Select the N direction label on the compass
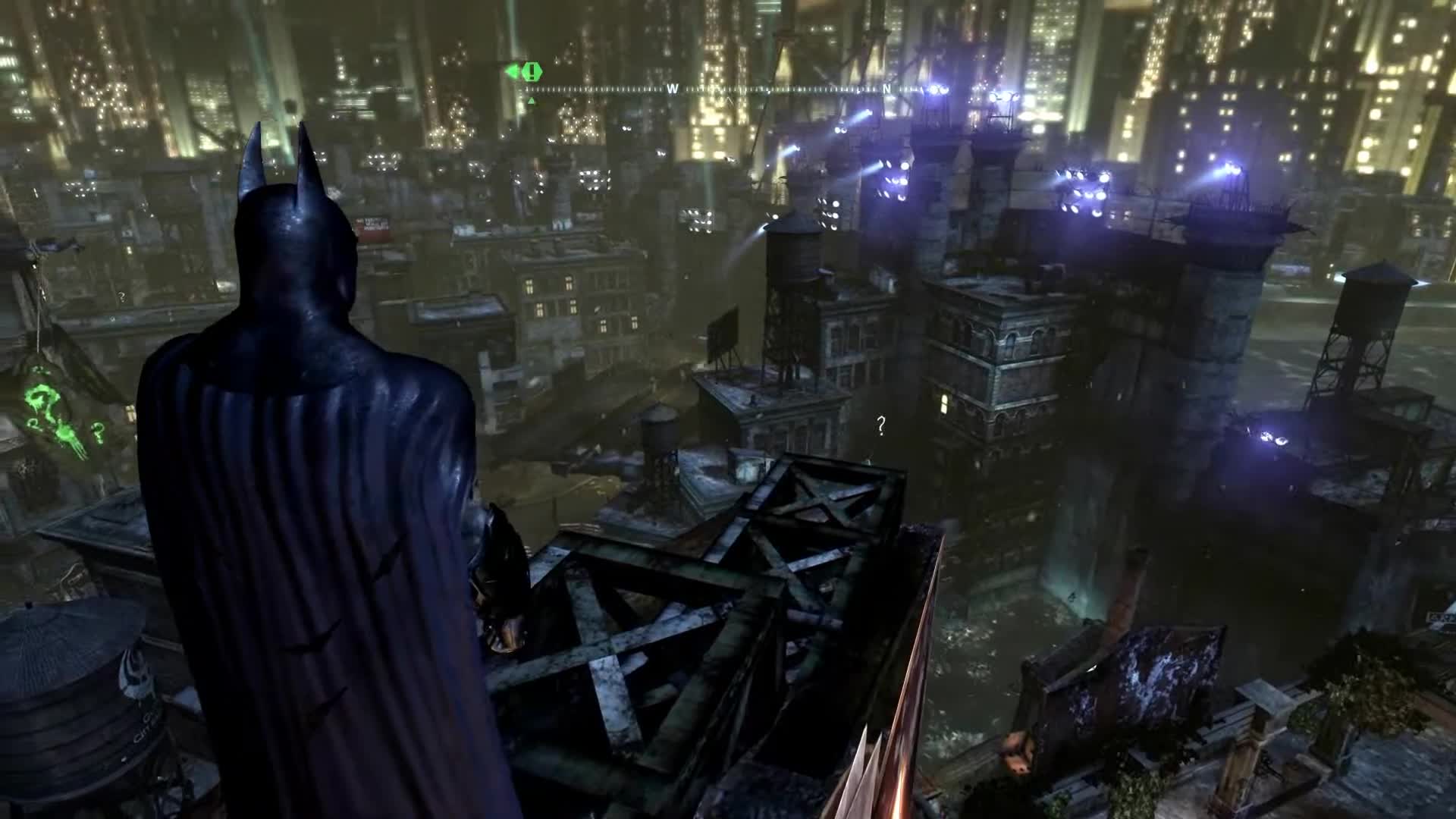1456x819 pixels. [x=886, y=89]
